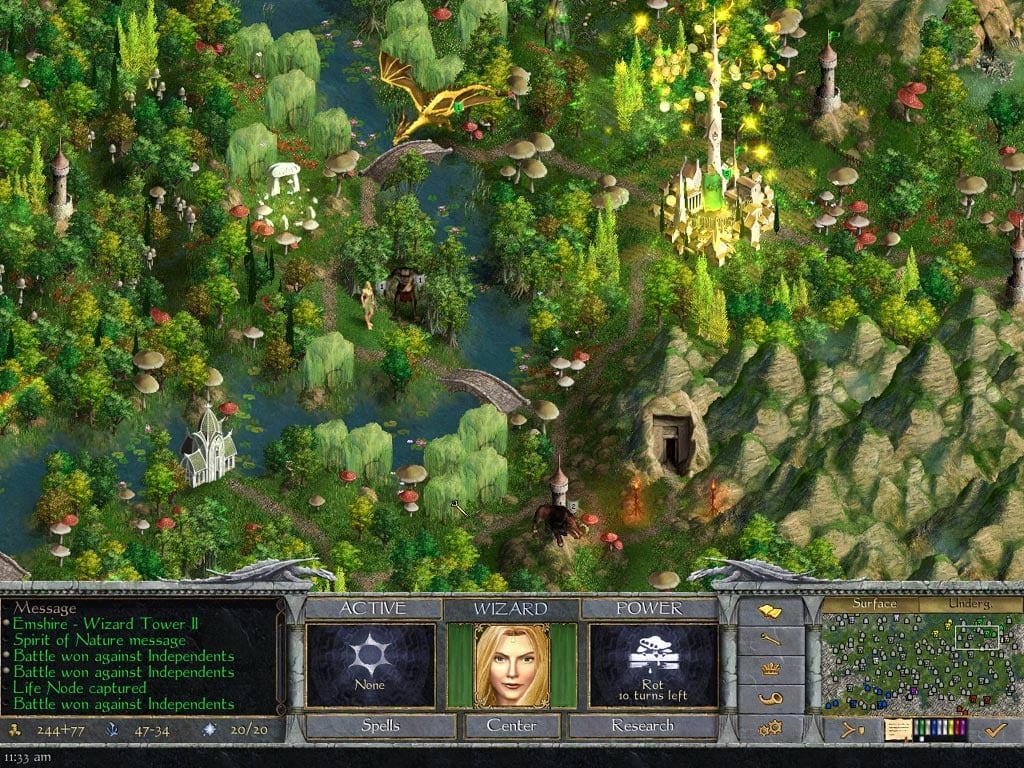The width and height of the screenshot is (1024, 768).
Task: Switch minimap to Underground layer
Action: [x=971, y=604]
